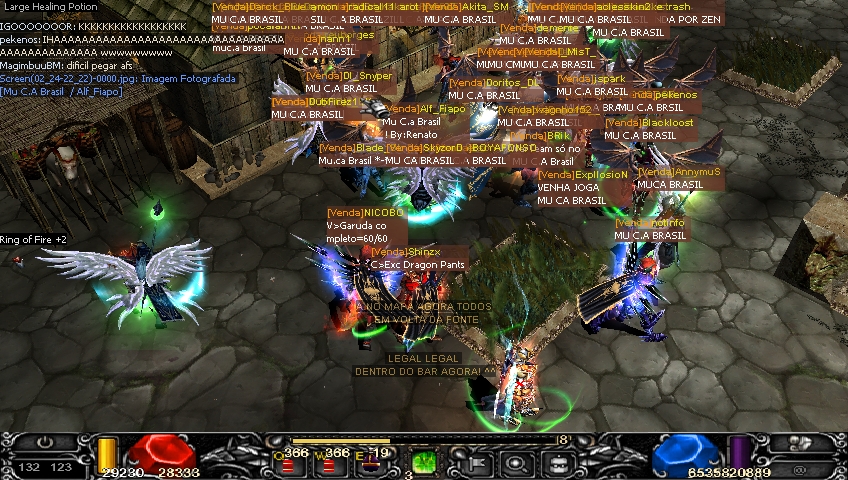Use the Q slot red potion

290,466
